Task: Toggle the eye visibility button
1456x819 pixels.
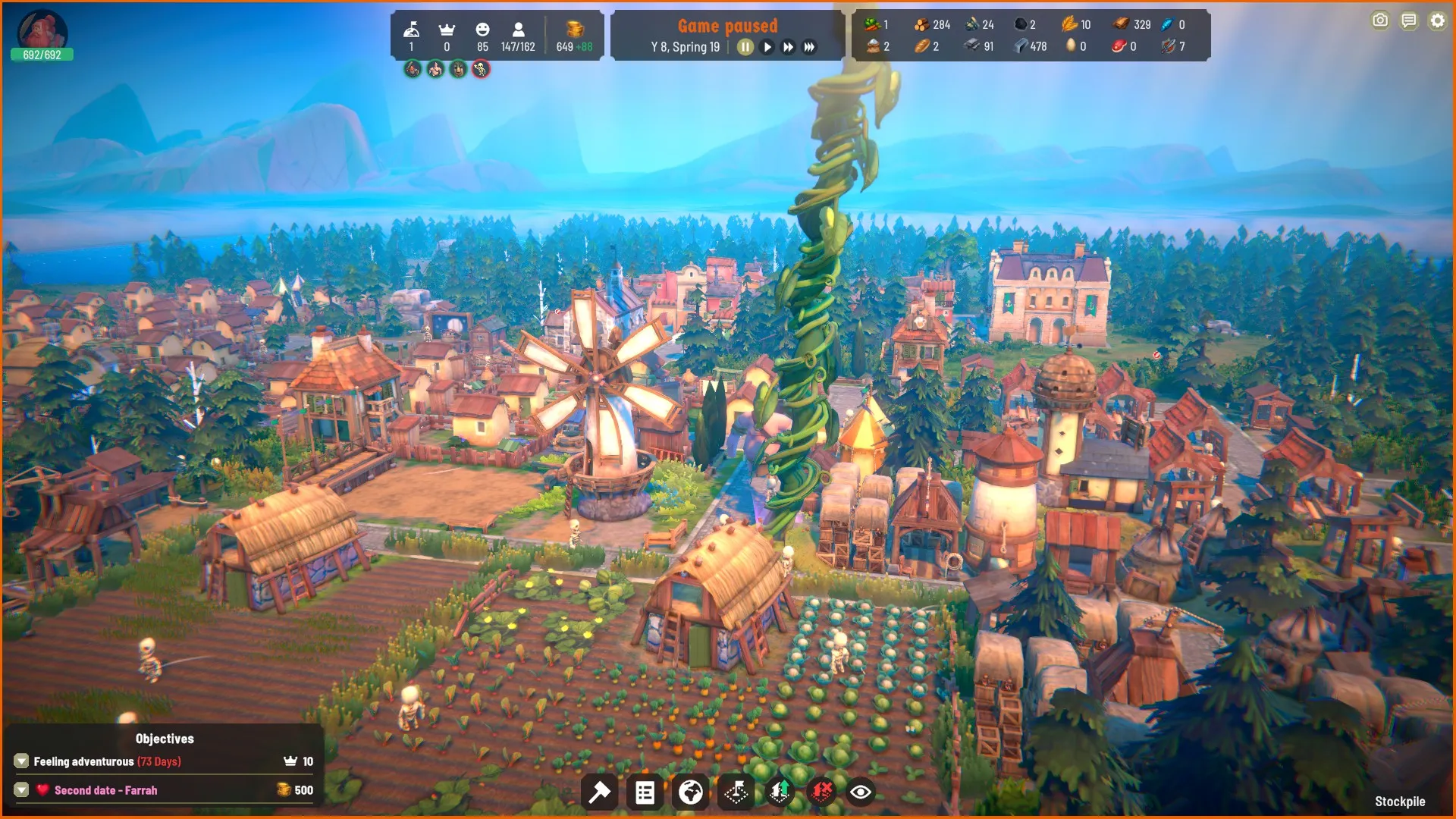Action: 861,792
